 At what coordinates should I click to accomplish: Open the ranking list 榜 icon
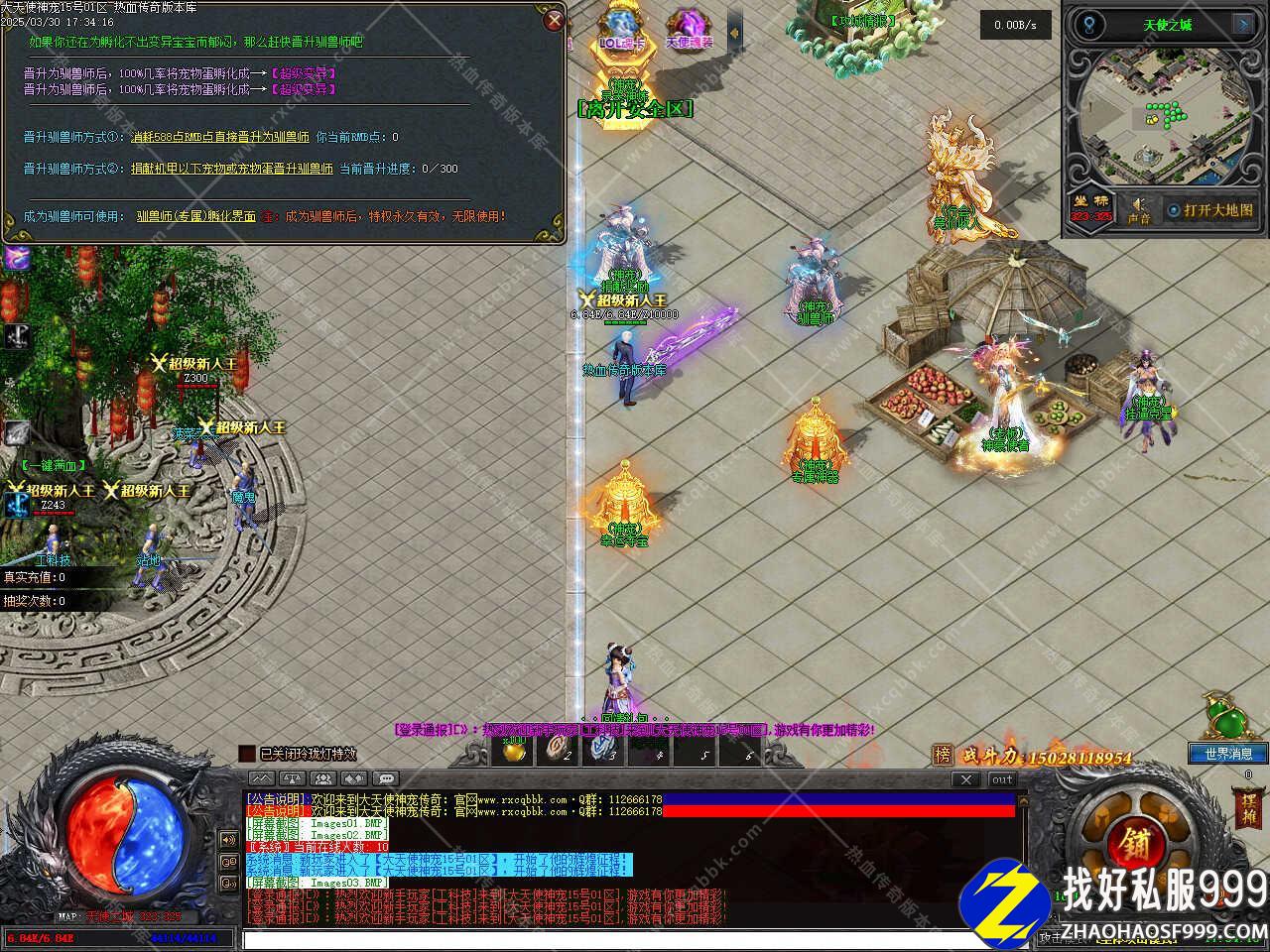[943, 756]
